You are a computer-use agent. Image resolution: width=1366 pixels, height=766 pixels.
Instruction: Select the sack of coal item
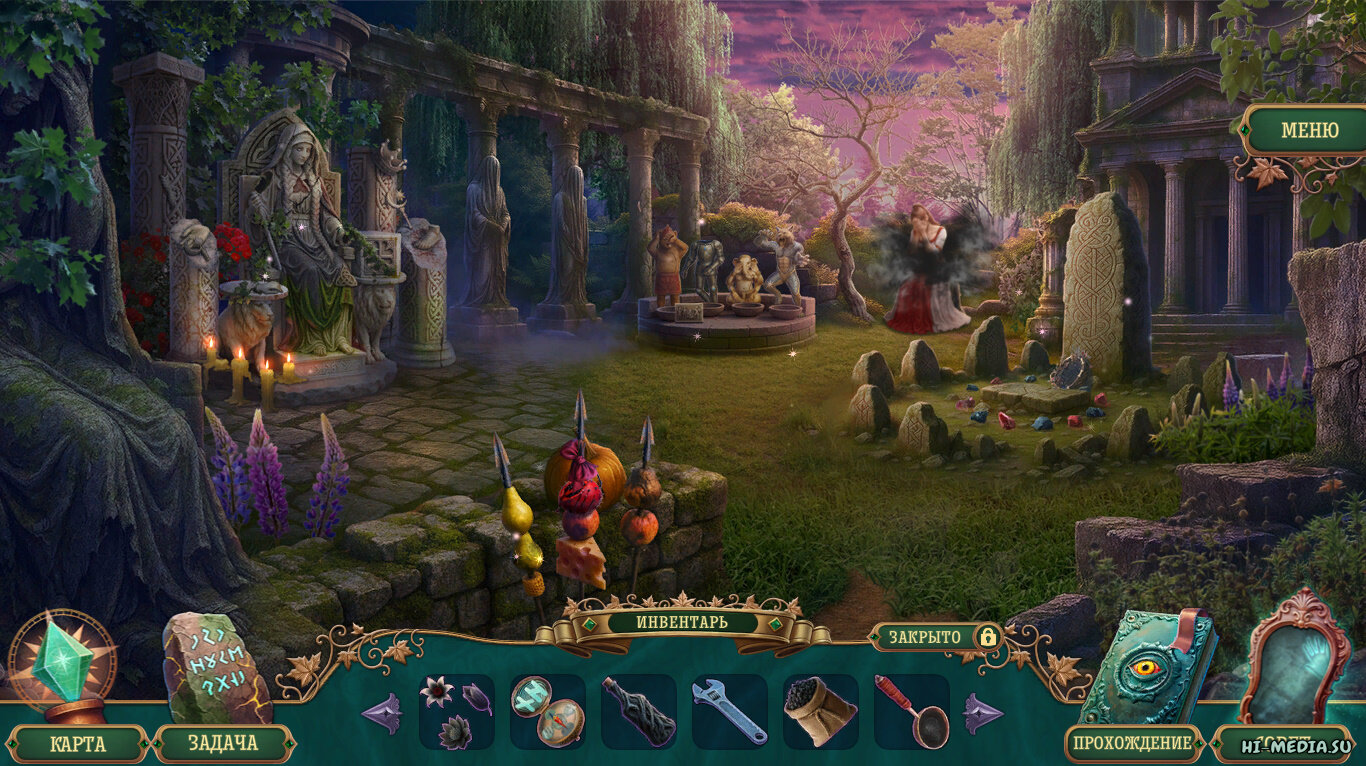click(x=820, y=711)
